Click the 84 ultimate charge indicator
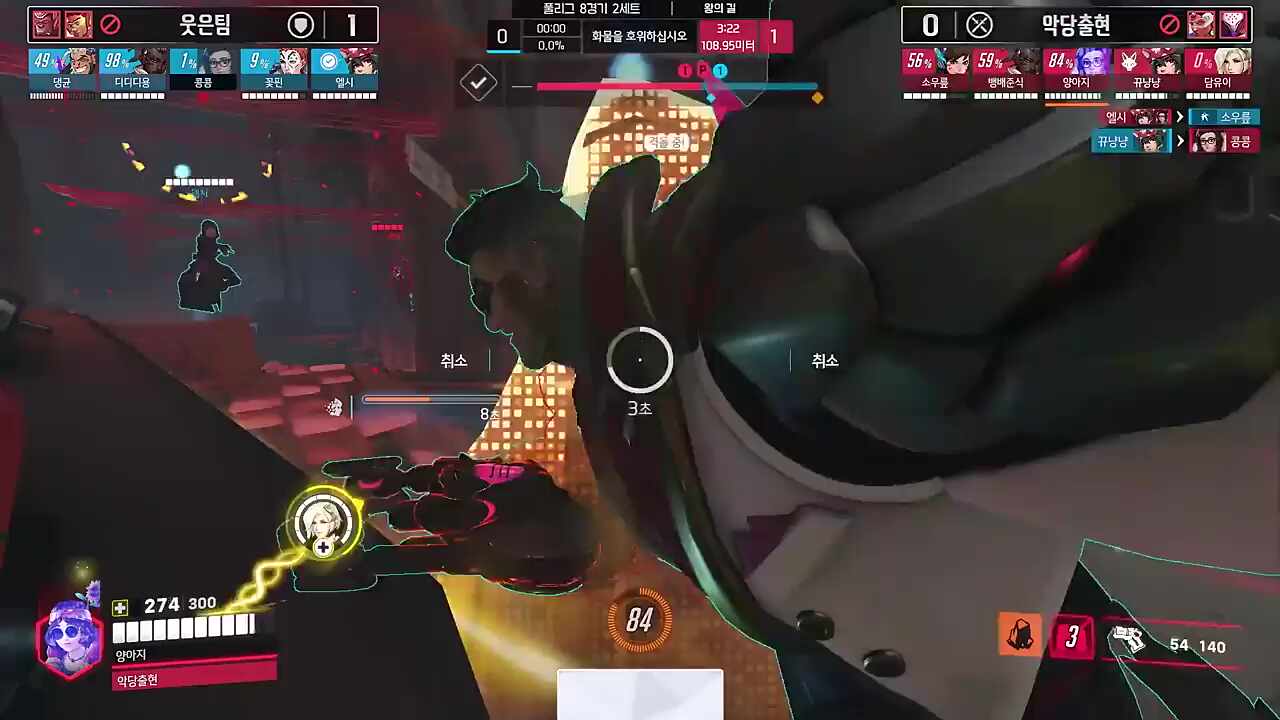Screen dimensions: 1280x720 coord(640,617)
